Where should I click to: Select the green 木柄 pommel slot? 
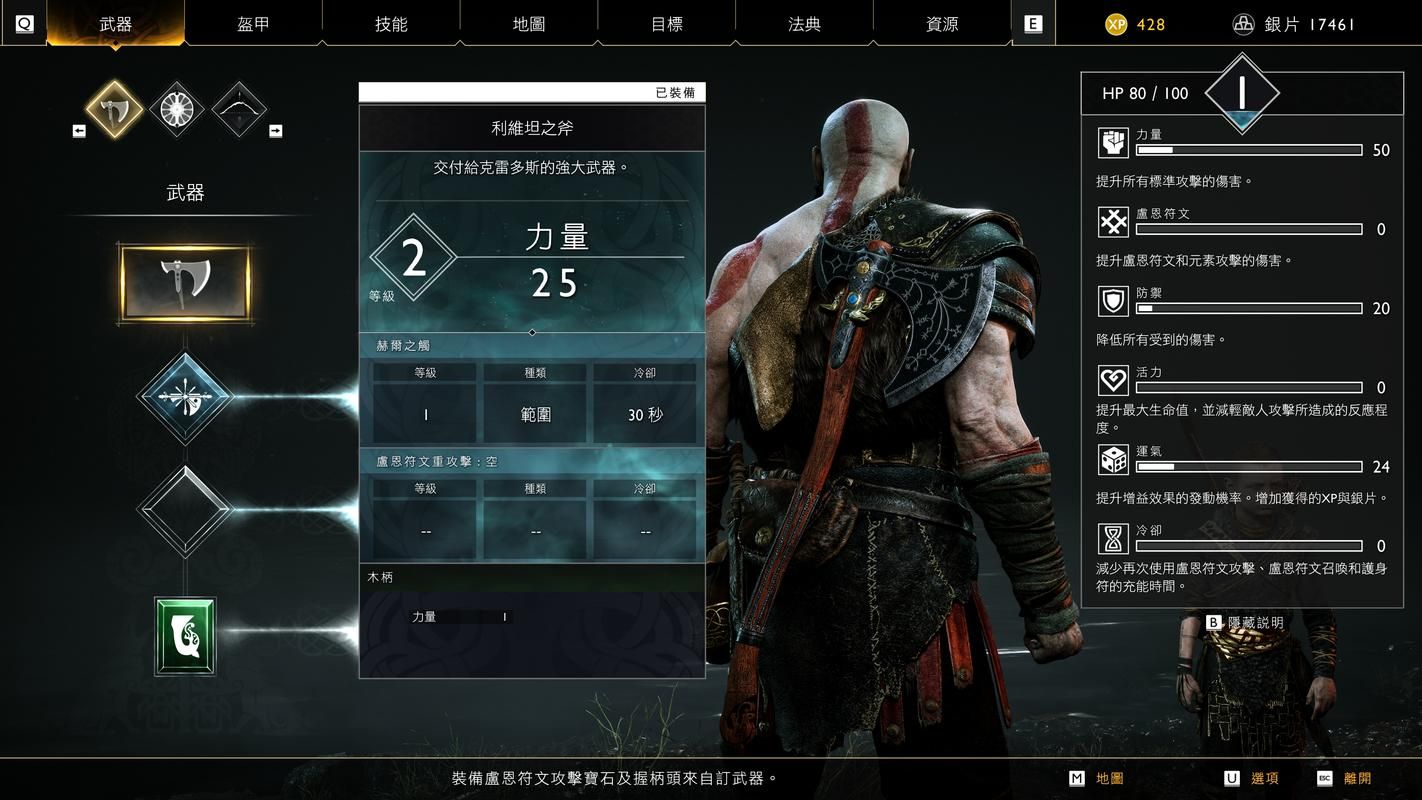point(185,635)
